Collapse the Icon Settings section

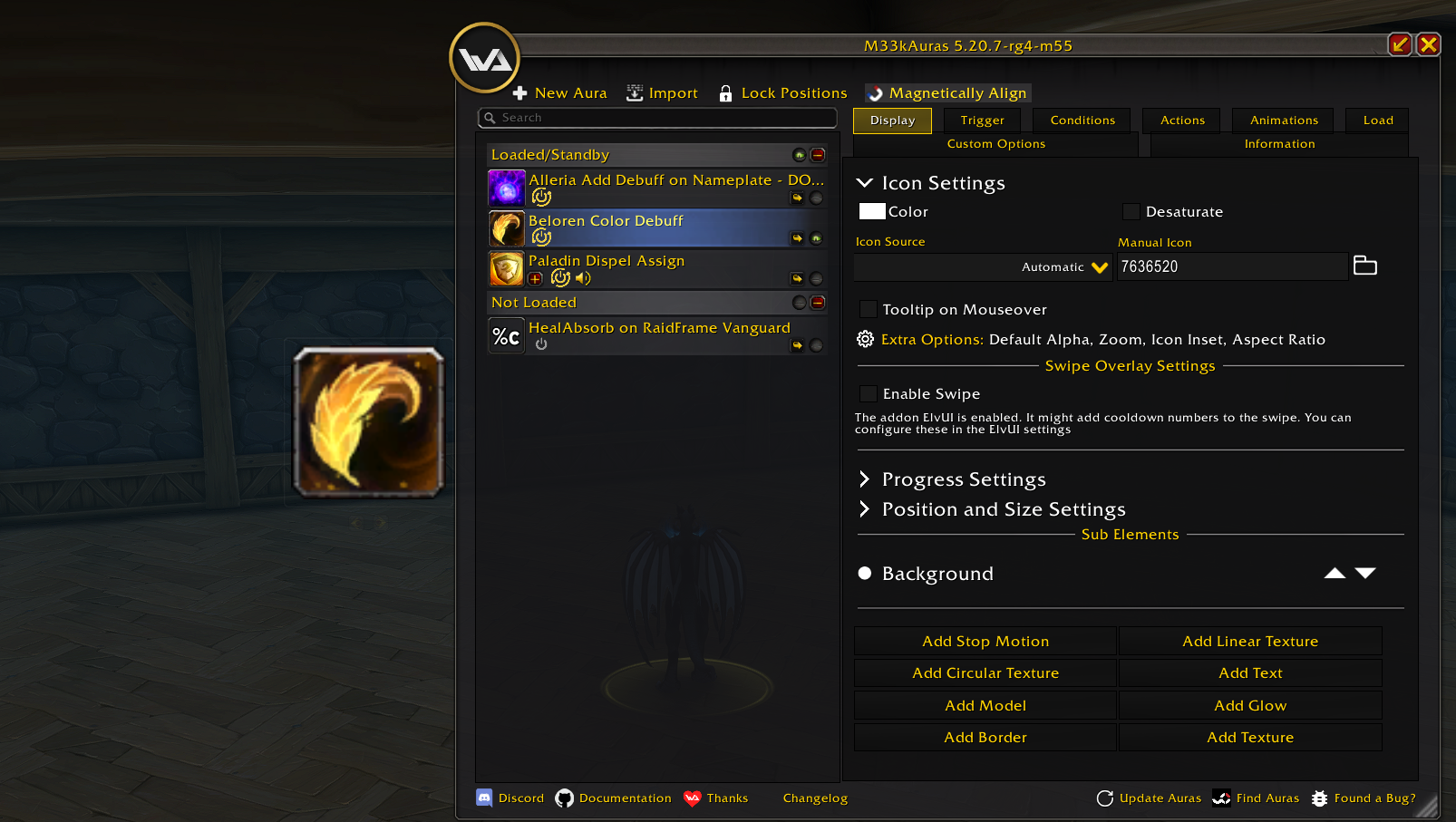click(x=864, y=182)
